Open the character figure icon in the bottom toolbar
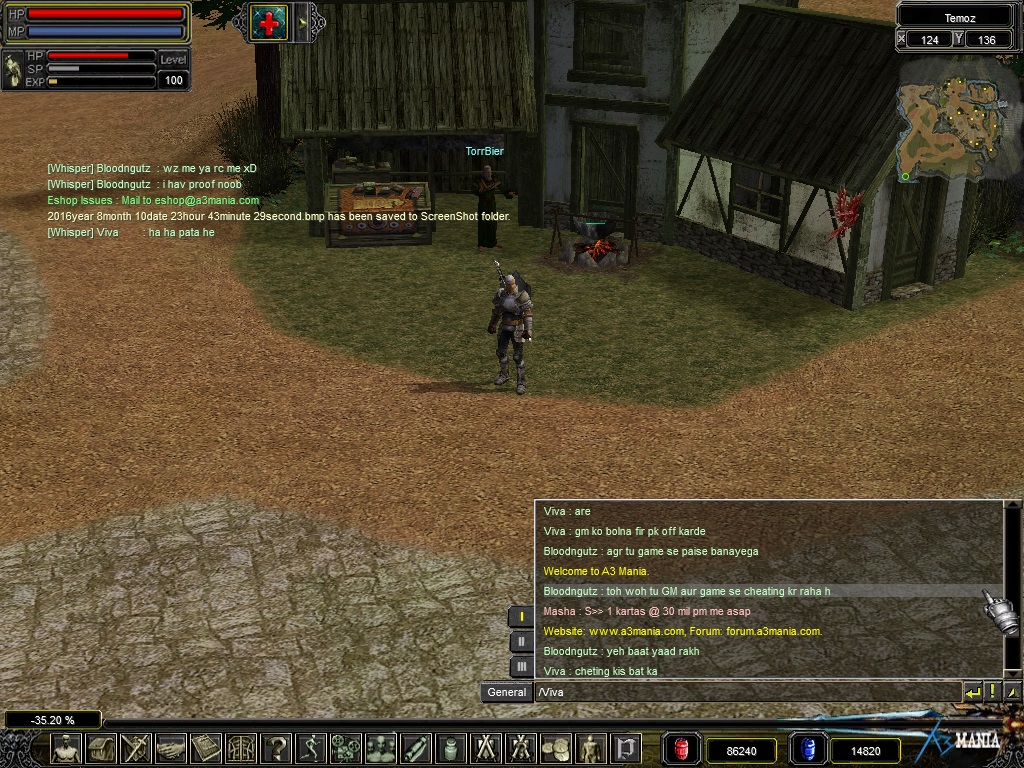Viewport: 1024px width, 768px height. coord(67,748)
